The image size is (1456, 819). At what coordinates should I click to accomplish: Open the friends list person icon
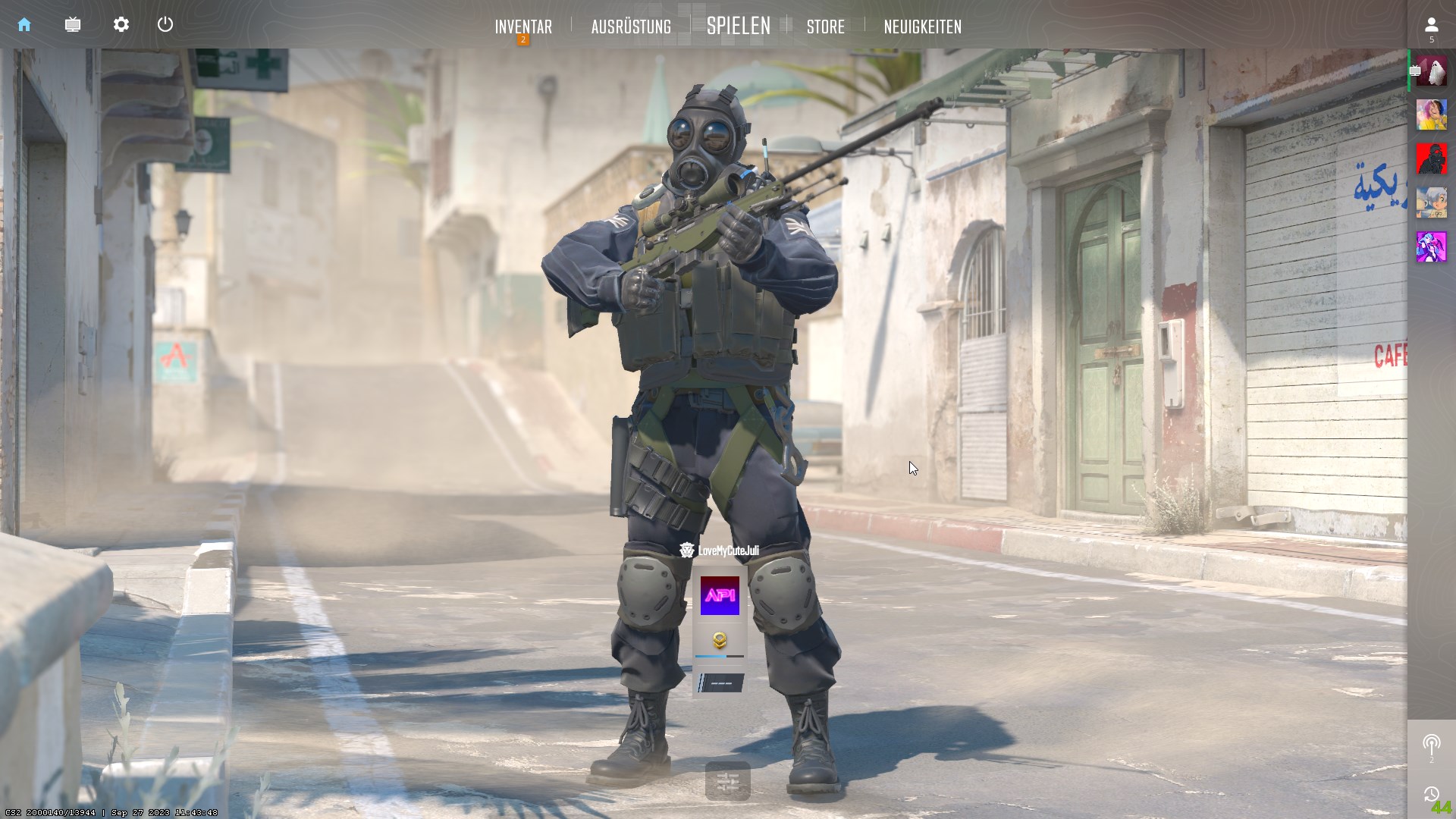click(1431, 26)
